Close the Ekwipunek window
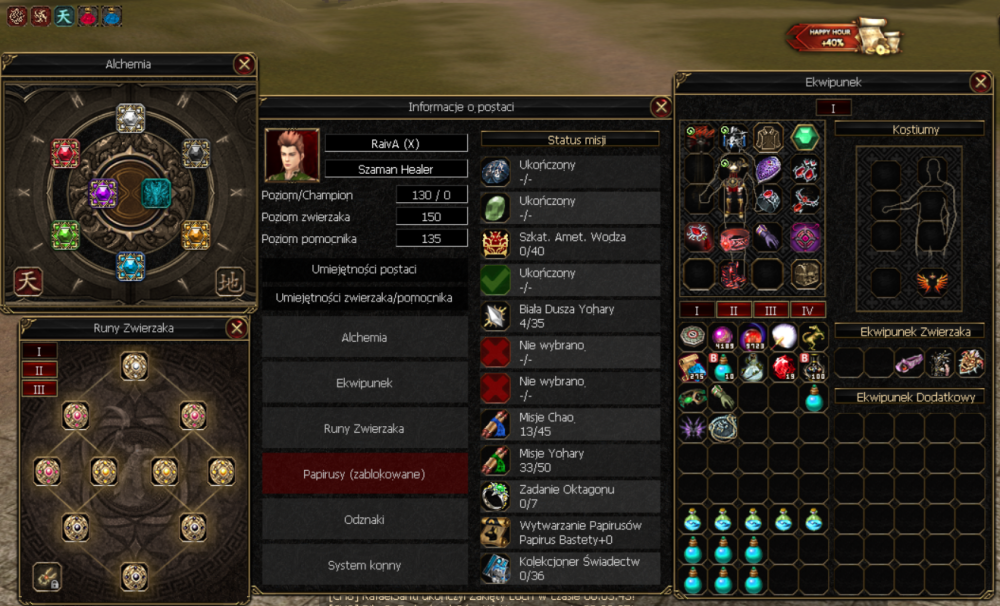Screen dimensions: 1000x606 pos(980,83)
